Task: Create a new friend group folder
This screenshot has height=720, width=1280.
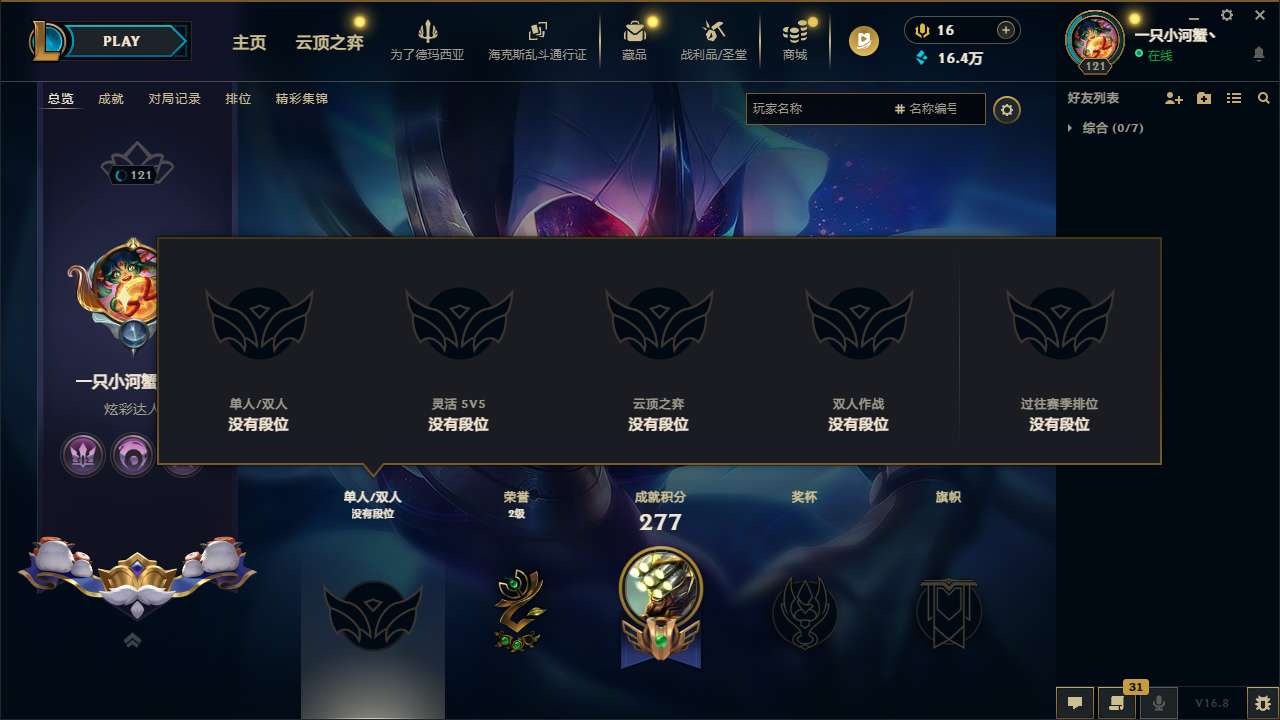Action: coord(1204,98)
